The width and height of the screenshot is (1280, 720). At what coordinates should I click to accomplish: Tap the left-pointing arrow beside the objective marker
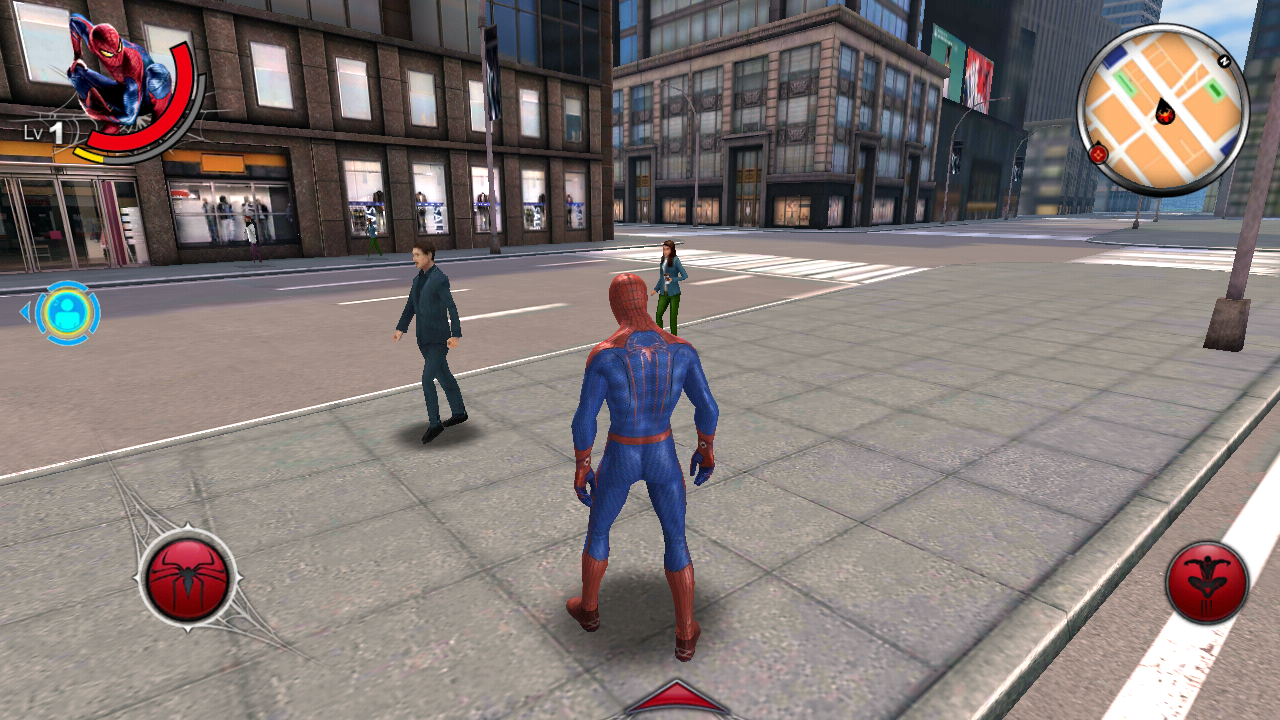click(x=24, y=313)
